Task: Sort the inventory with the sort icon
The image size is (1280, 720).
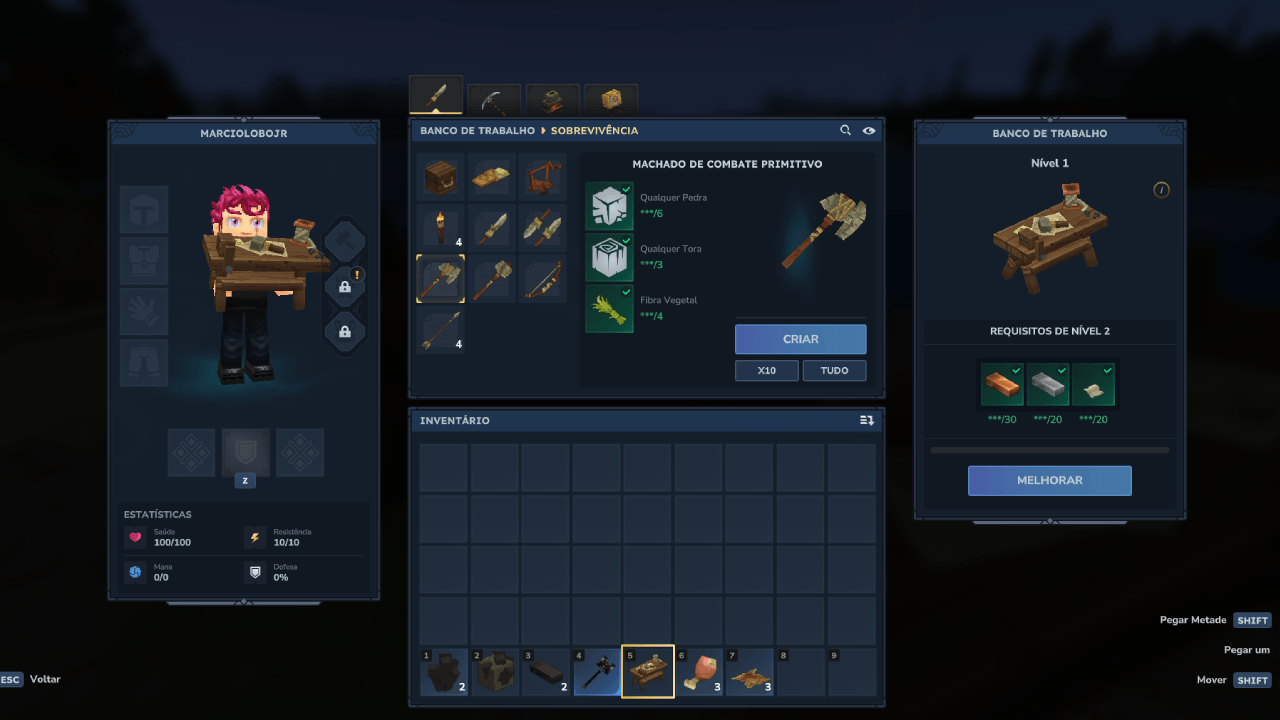Action: tap(867, 421)
